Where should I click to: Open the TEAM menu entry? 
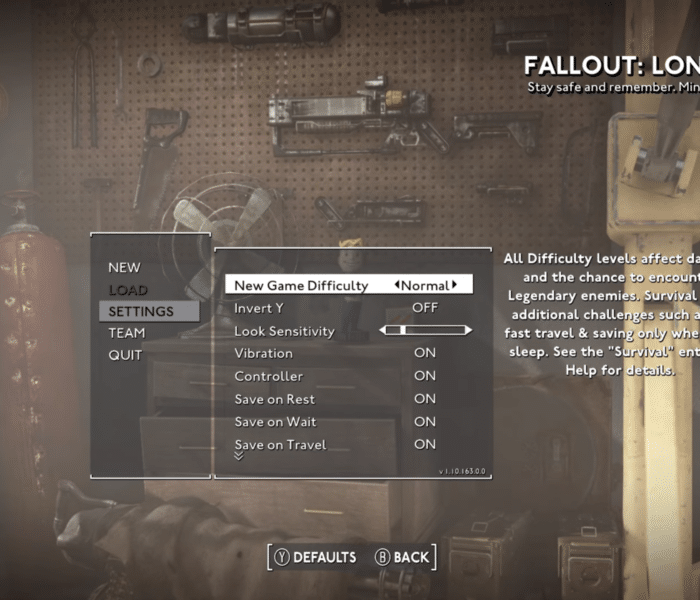coord(127,333)
